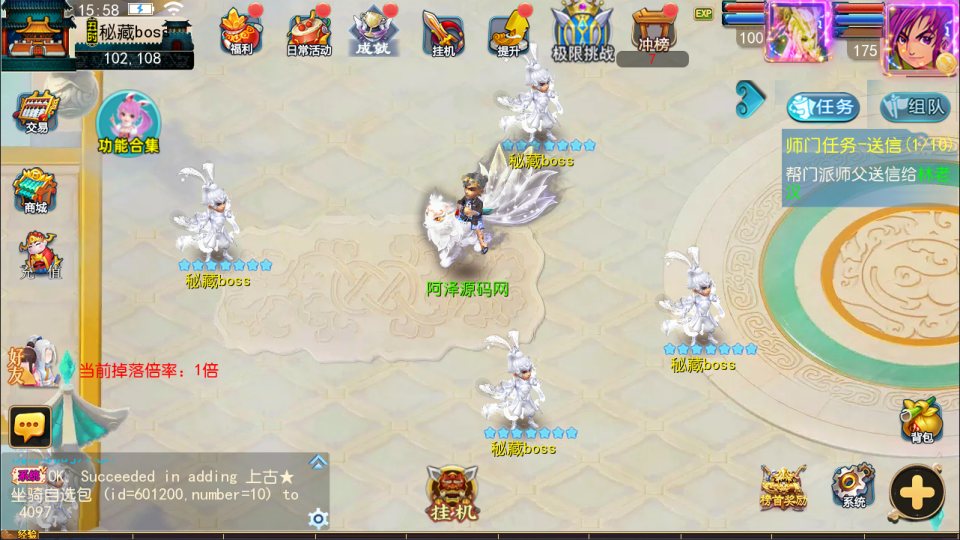Switch to the 任务 quest tab

[x=823, y=107]
